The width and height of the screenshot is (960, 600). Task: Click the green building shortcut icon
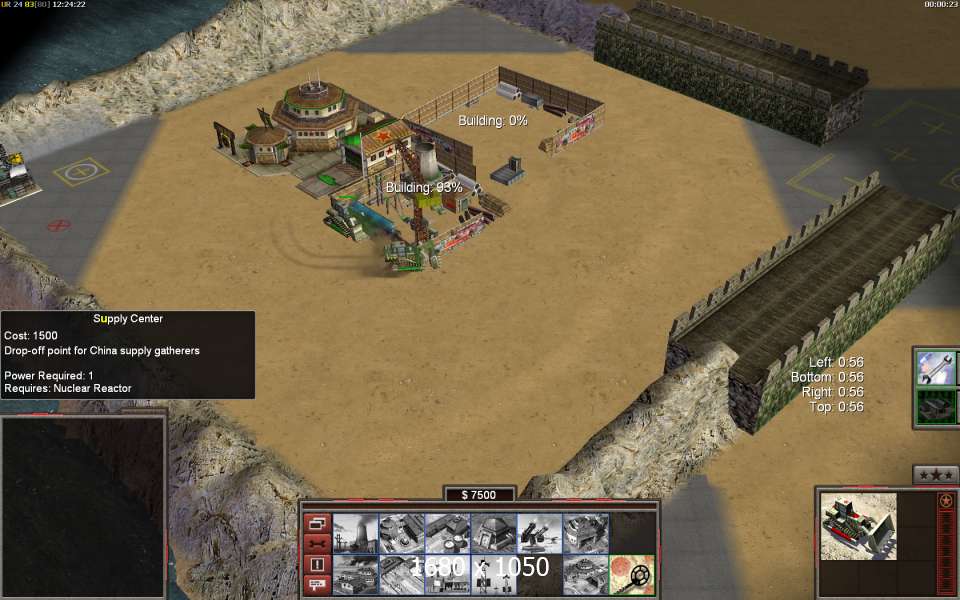tap(935, 407)
